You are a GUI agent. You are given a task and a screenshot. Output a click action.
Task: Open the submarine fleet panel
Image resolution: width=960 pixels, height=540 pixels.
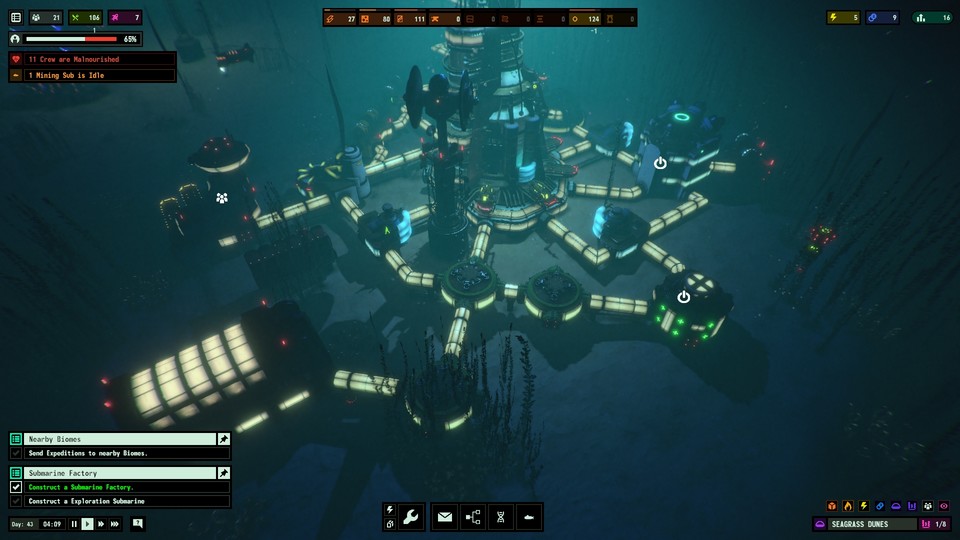(x=529, y=517)
